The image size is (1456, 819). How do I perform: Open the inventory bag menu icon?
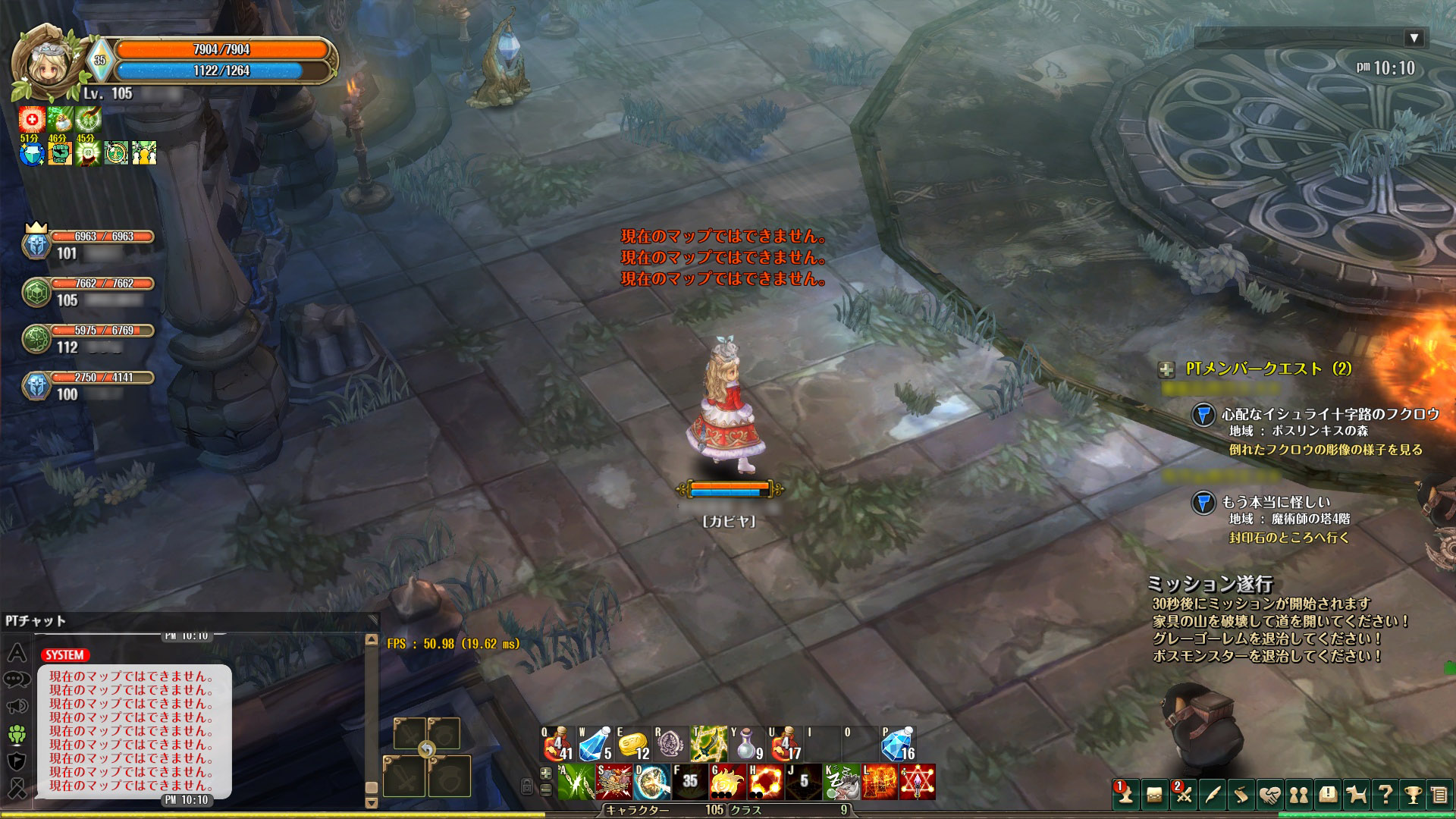tap(1153, 794)
